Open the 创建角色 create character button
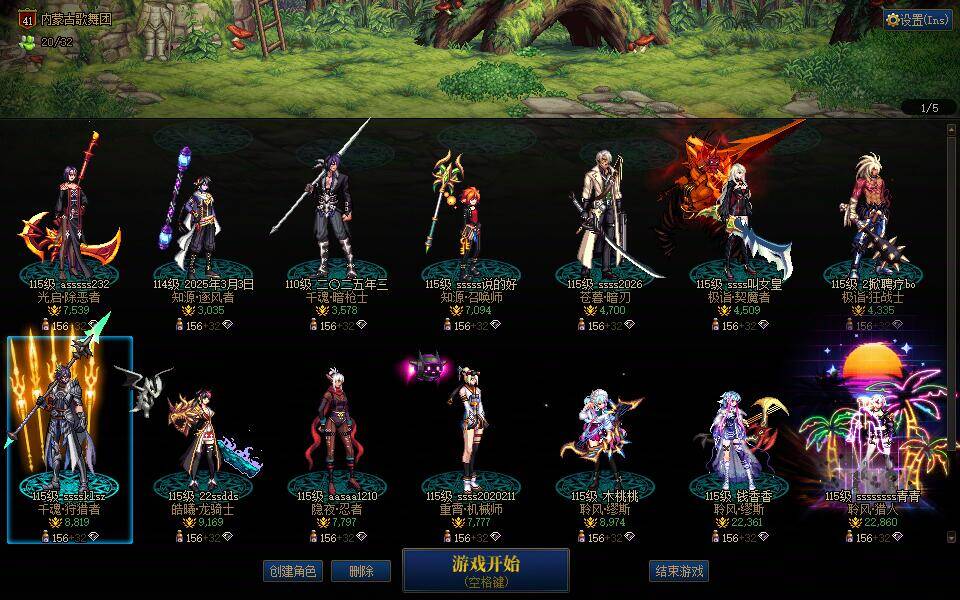This screenshot has height=600, width=960. click(x=293, y=571)
